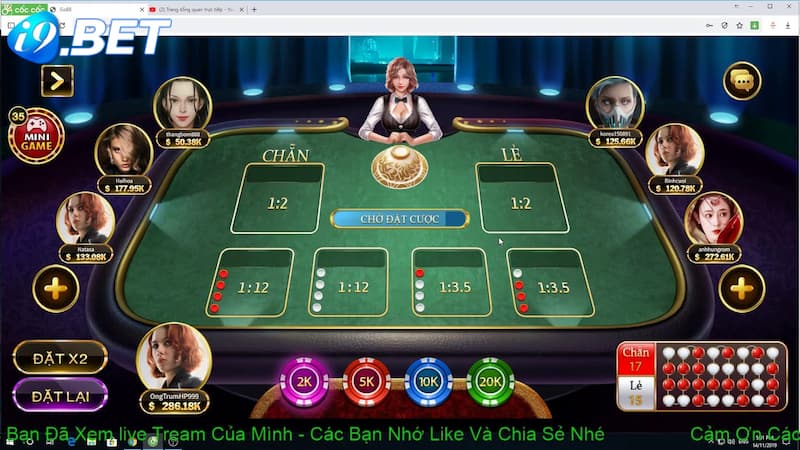View OngTrumHP999 player avatar
Image resolution: width=800 pixels, height=450 pixels.
(173, 357)
